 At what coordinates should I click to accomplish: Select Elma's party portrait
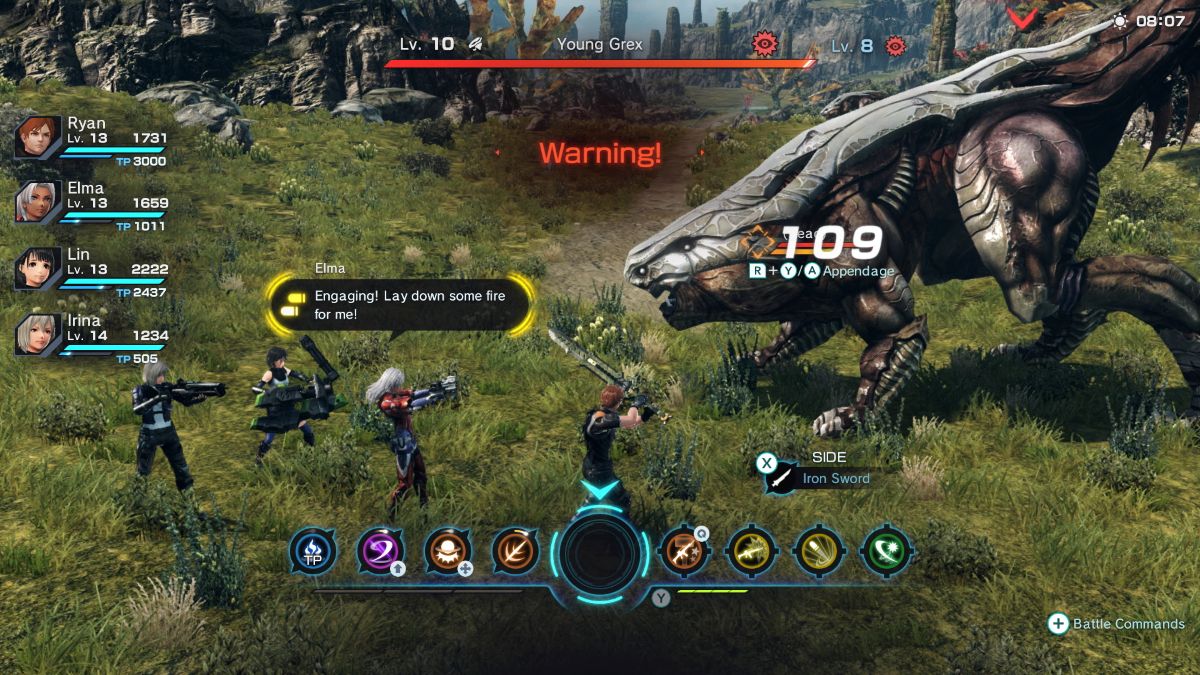(38, 203)
